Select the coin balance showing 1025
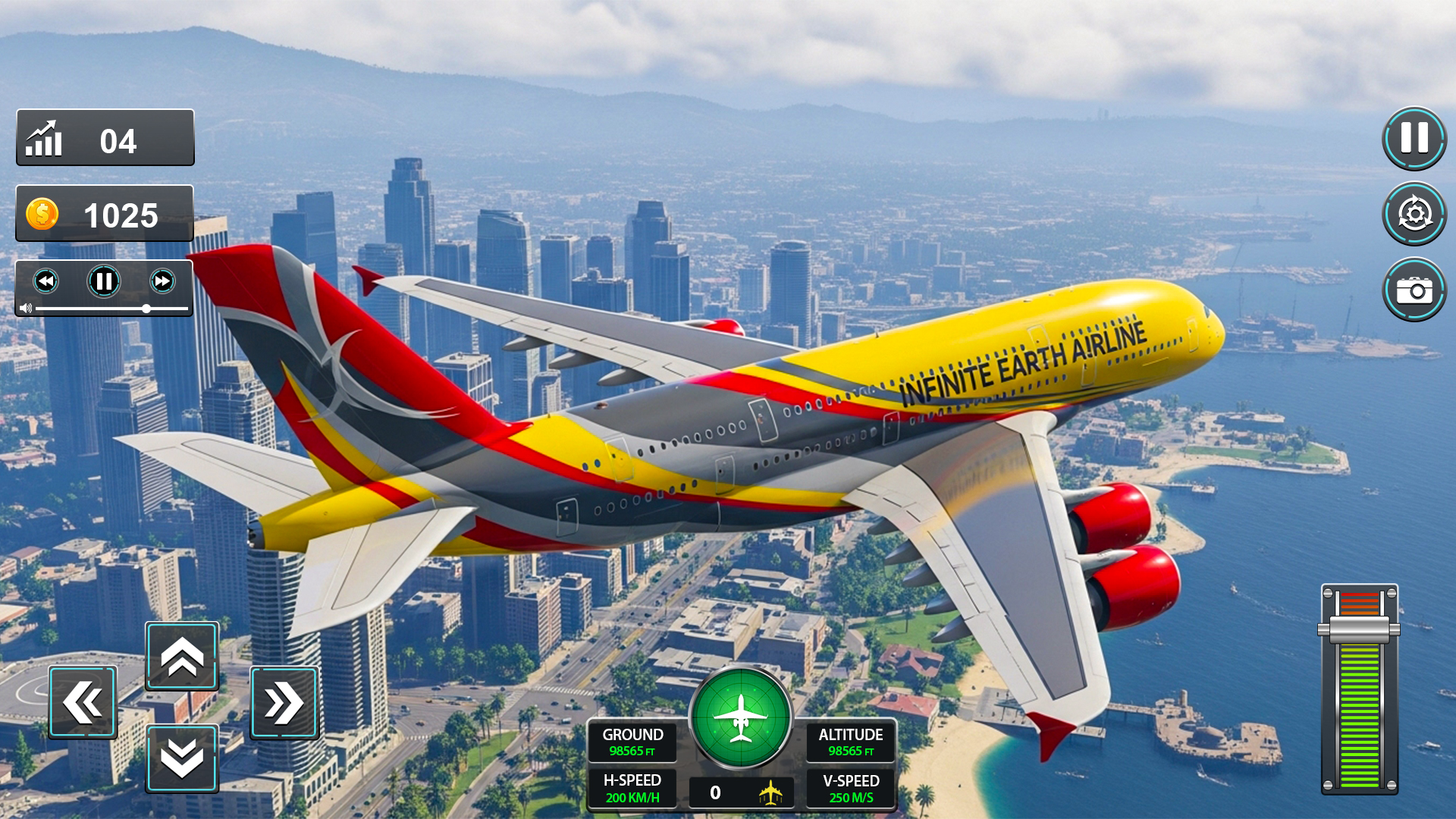 pos(104,215)
